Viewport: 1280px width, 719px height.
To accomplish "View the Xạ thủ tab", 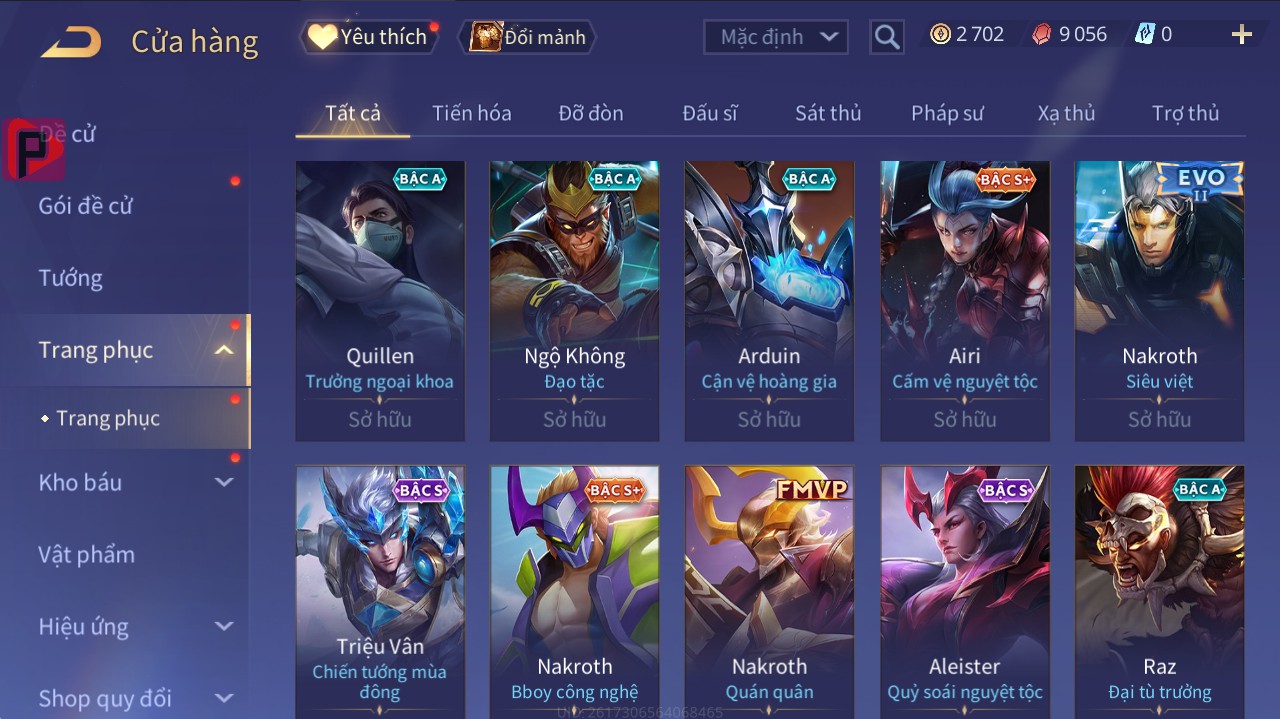I will tap(1066, 113).
